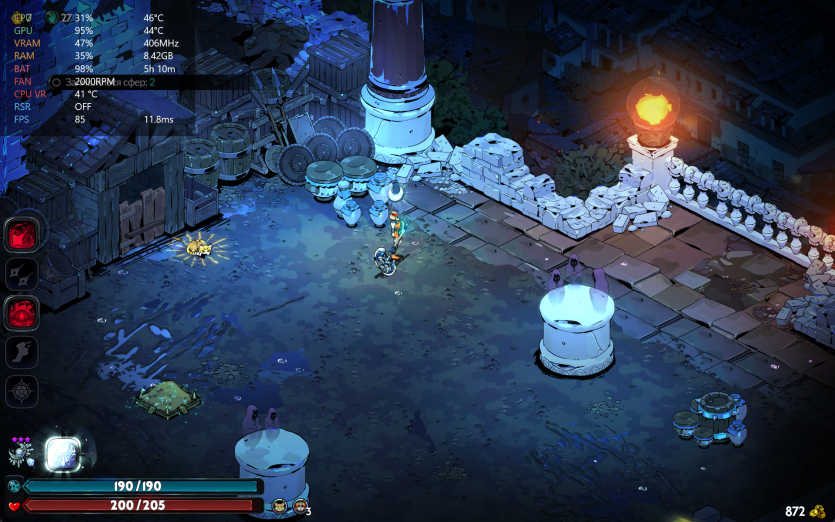Click the three-star moon keepsake icon
Image resolution: width=835 pixels, height=522 pixels.
pyautogui.click(x=21, y=454)
